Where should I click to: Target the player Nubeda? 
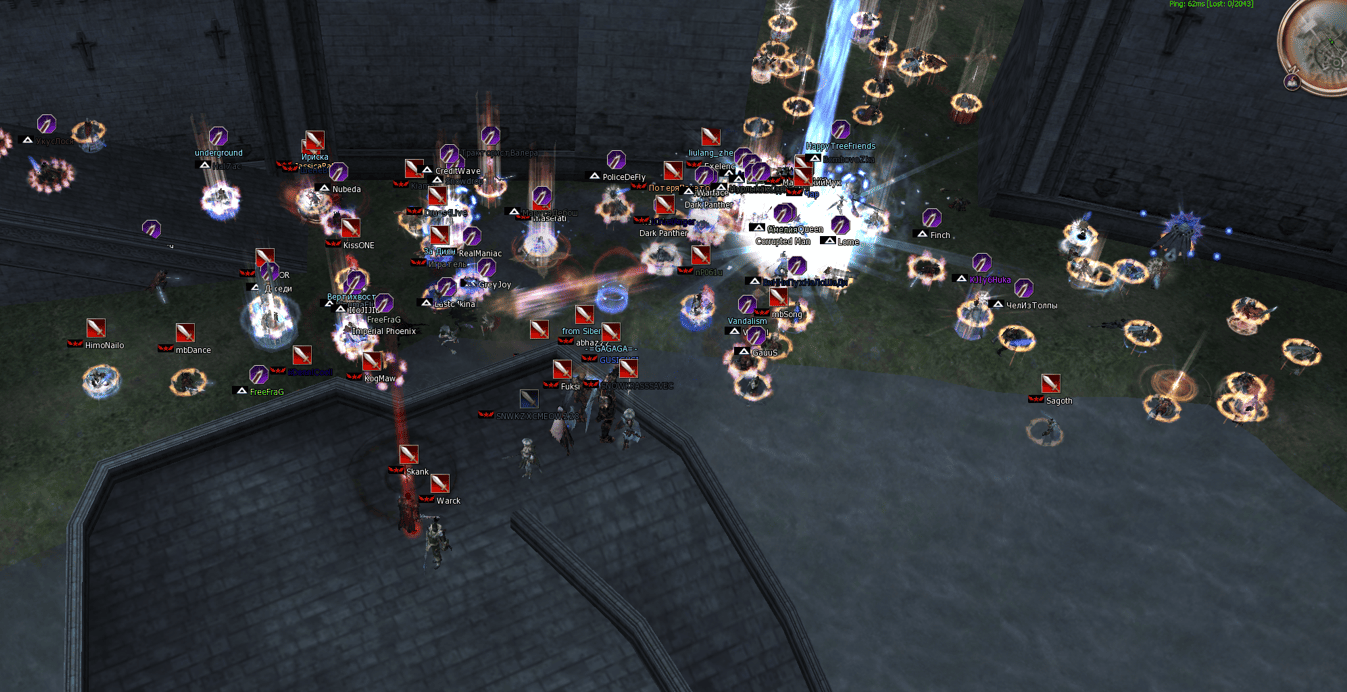[346, 189]
